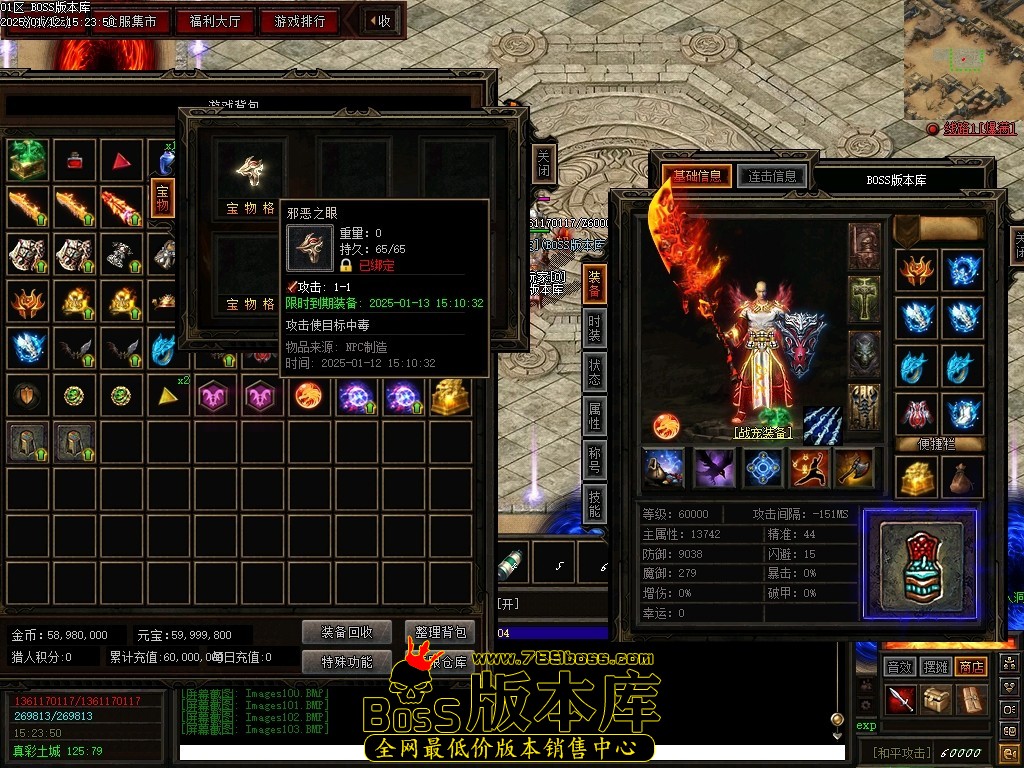The height and width of the screenshot is (768, 1024).
Task: Open the 特殊功能 special functions button
Action: point(347,661)
